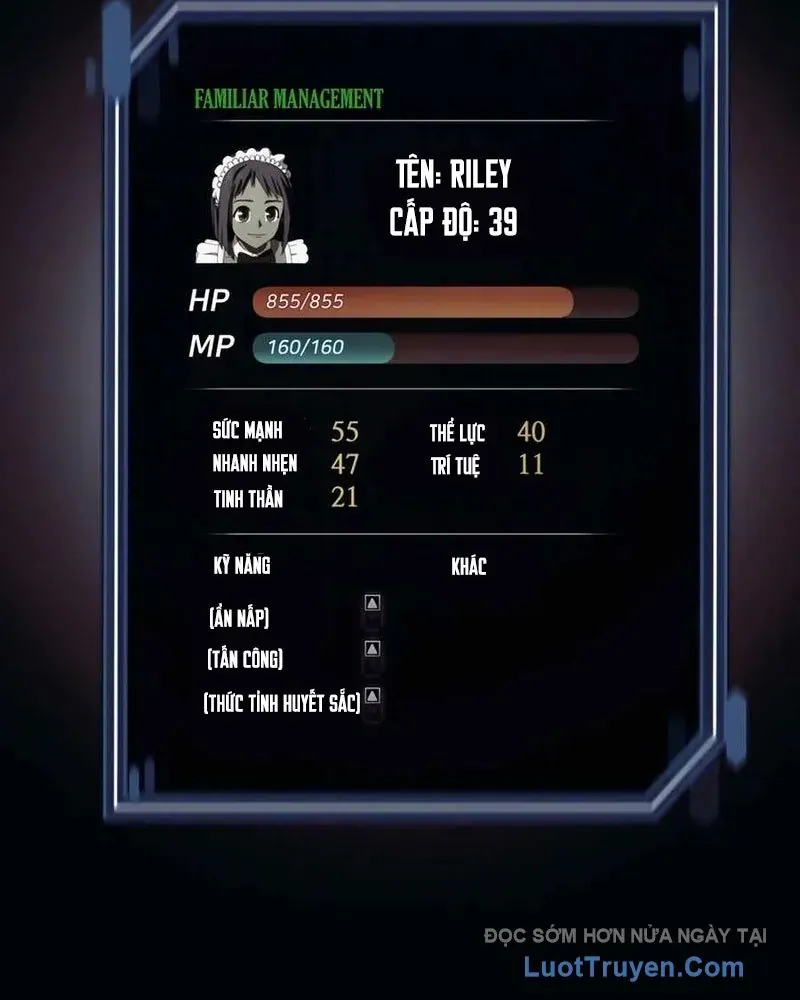Viewport: 800px width, 1000px height.
Task: Choose the (Thức Tỉnh Huyết Sắc) skill entry
Action: [281, 702]
